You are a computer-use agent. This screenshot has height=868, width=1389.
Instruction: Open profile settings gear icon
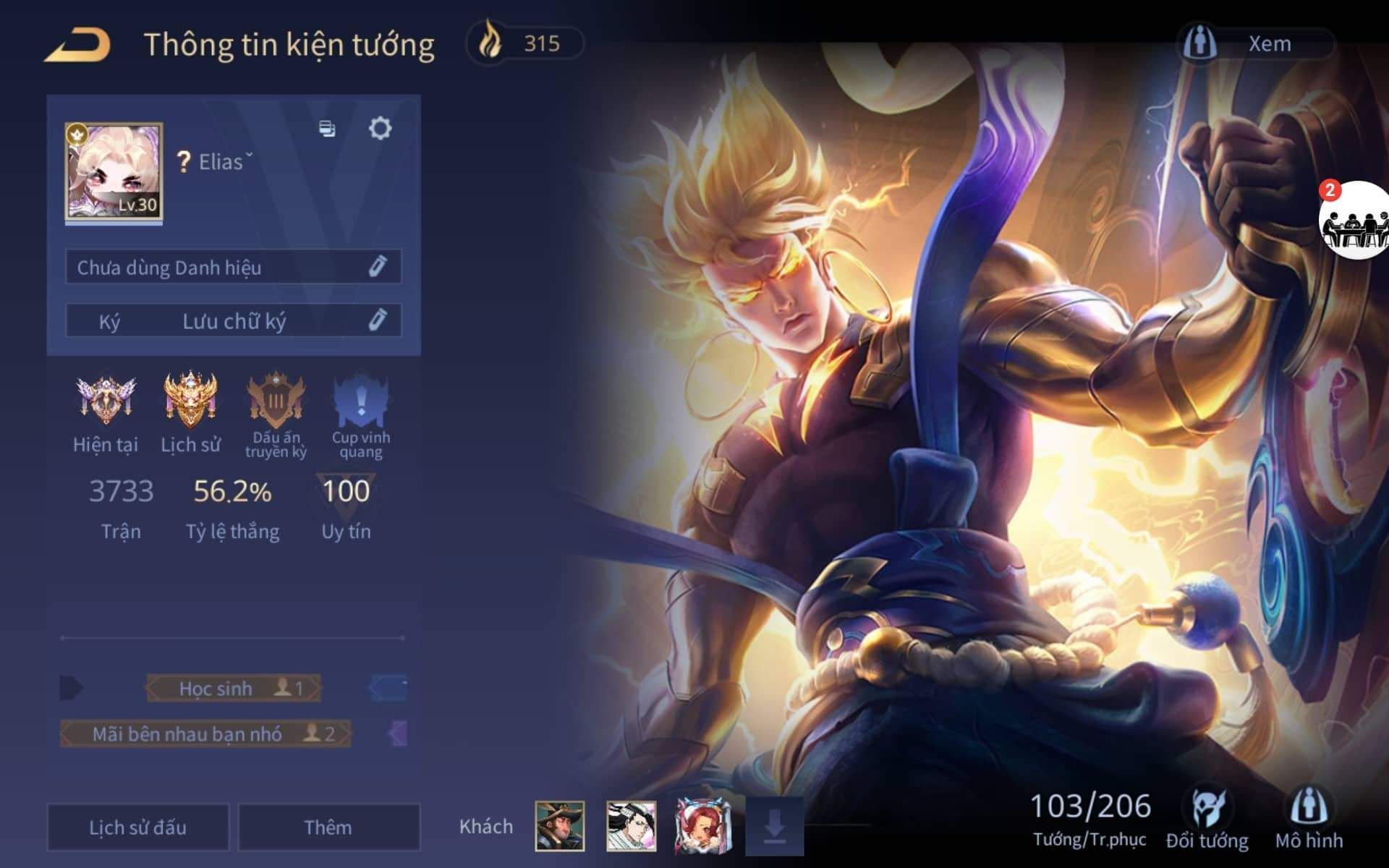pos(380,129)
